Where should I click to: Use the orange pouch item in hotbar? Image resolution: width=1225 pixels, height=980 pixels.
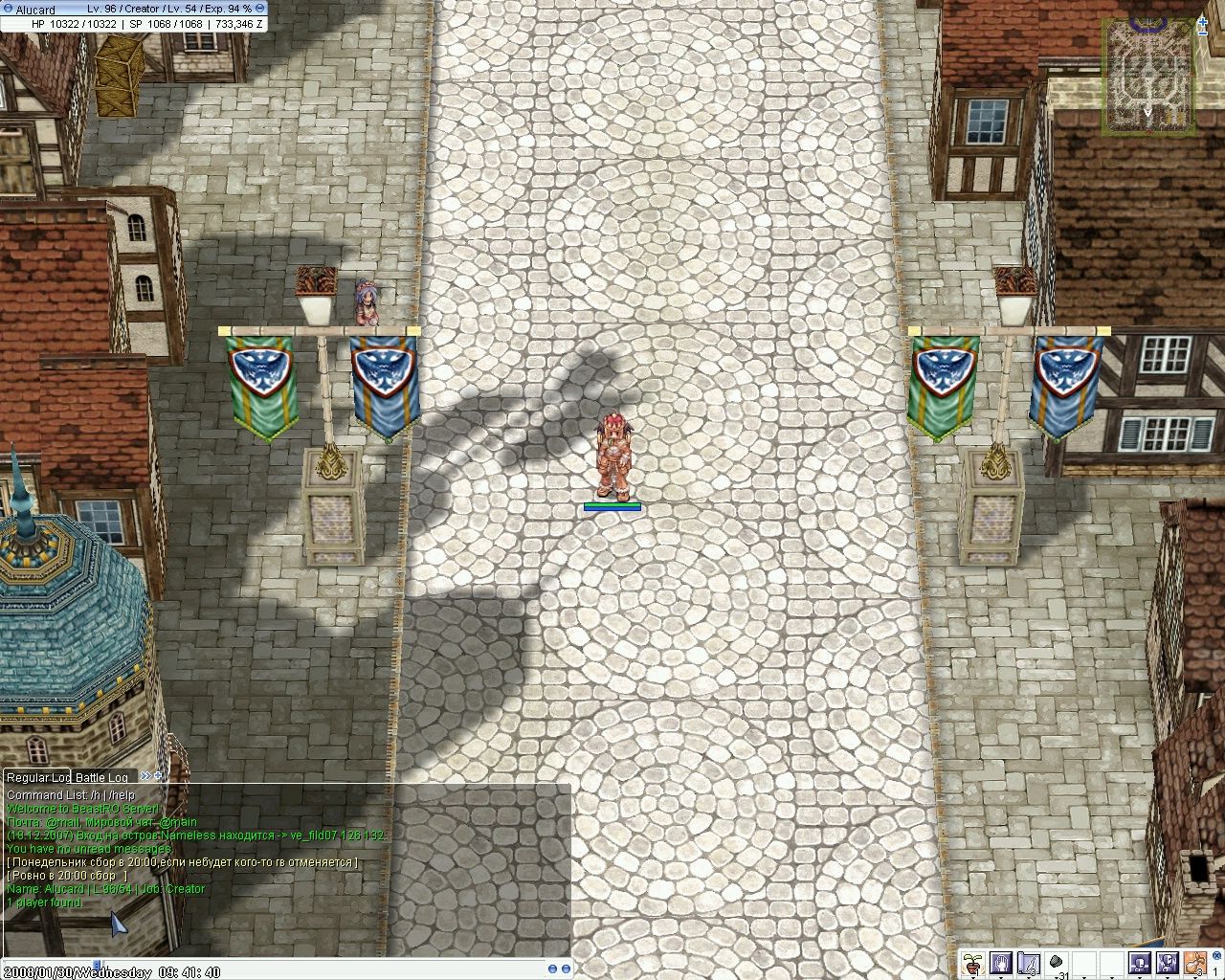tap(1194, 961)
